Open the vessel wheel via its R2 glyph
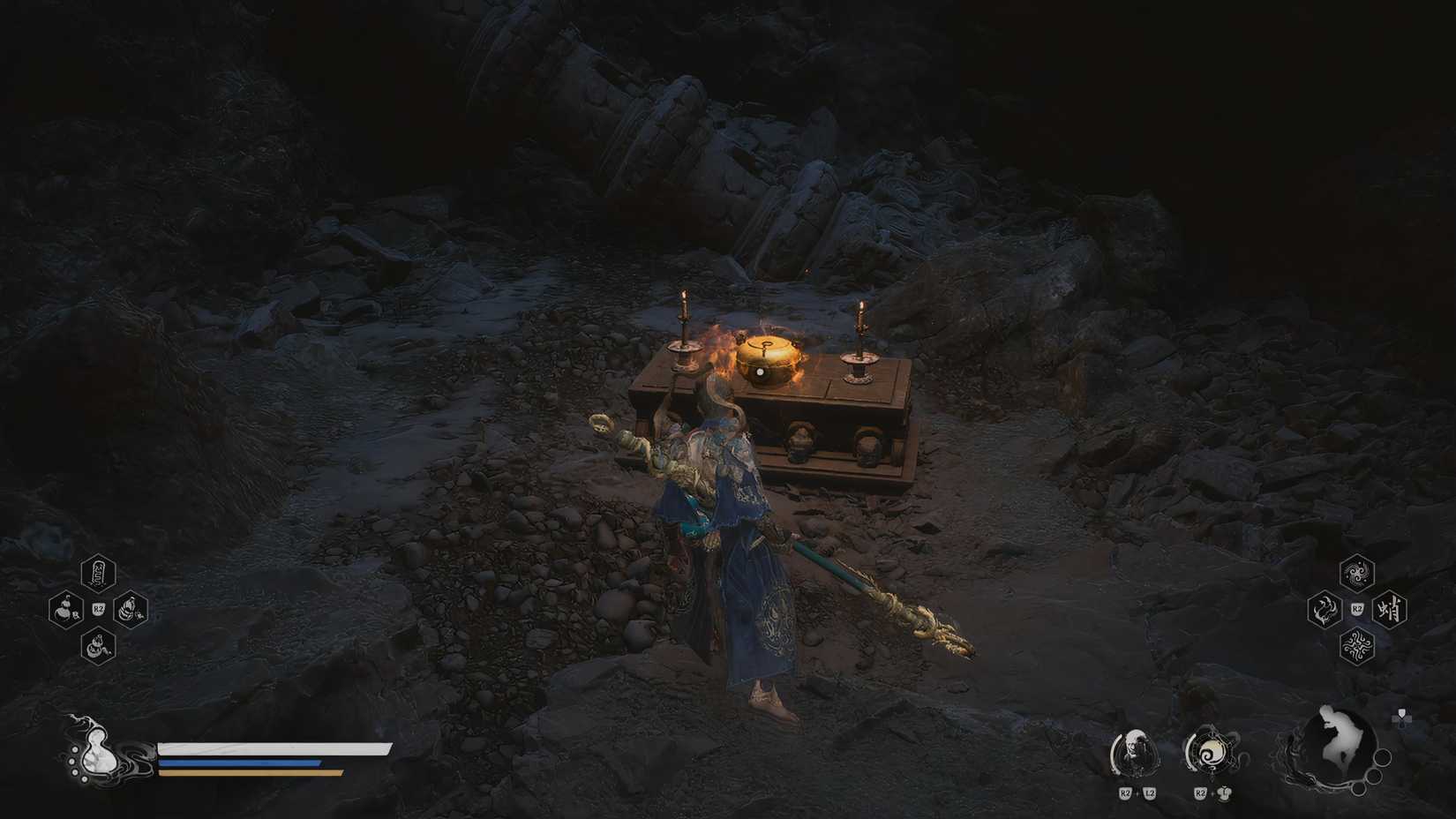Image resolution: width=1456 pixels, height=819 pixels. pyautogui.click(x=1212, y=793)
